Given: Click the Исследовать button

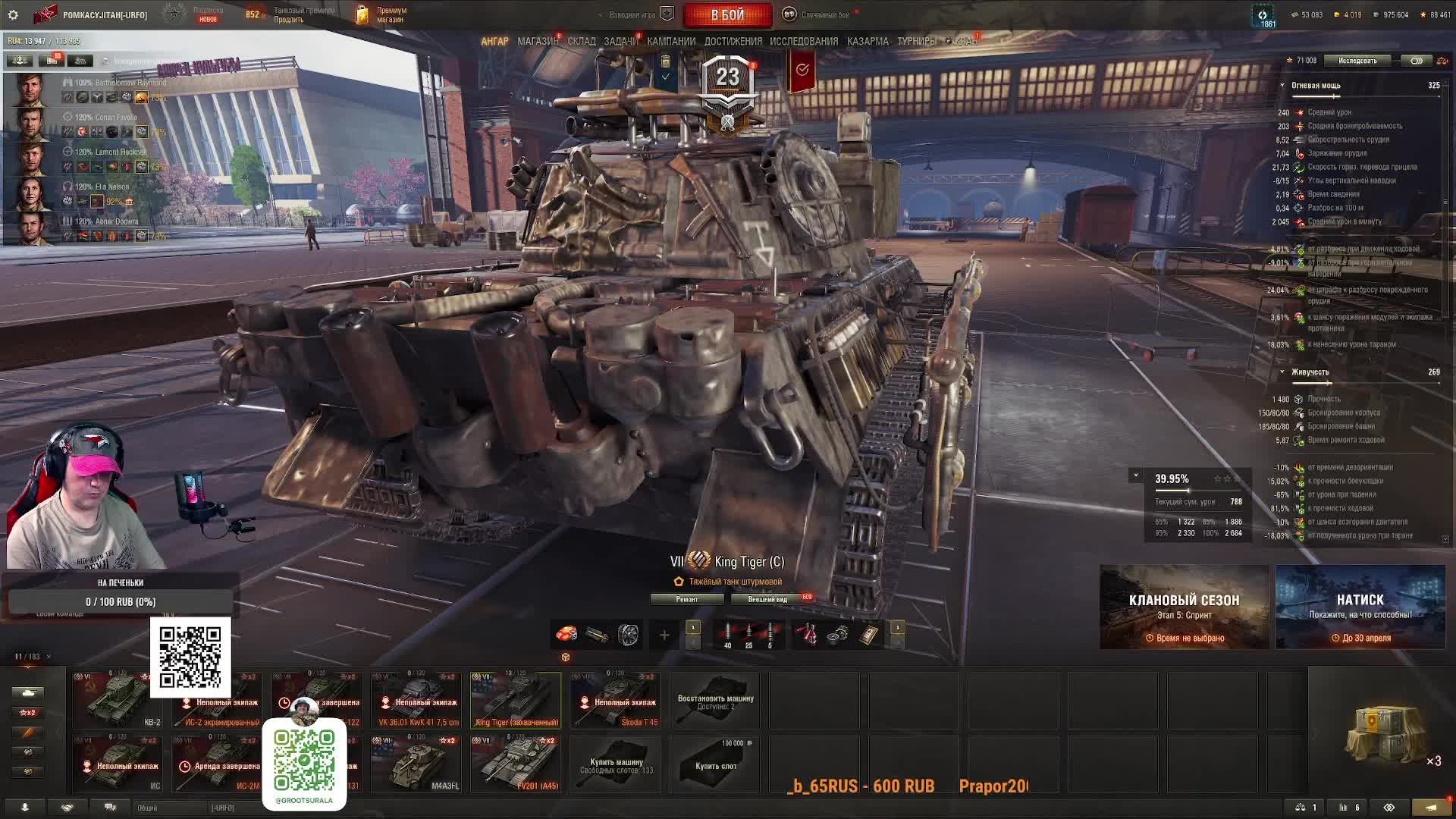Looking at the screenshot, I should coord(1357,61).
